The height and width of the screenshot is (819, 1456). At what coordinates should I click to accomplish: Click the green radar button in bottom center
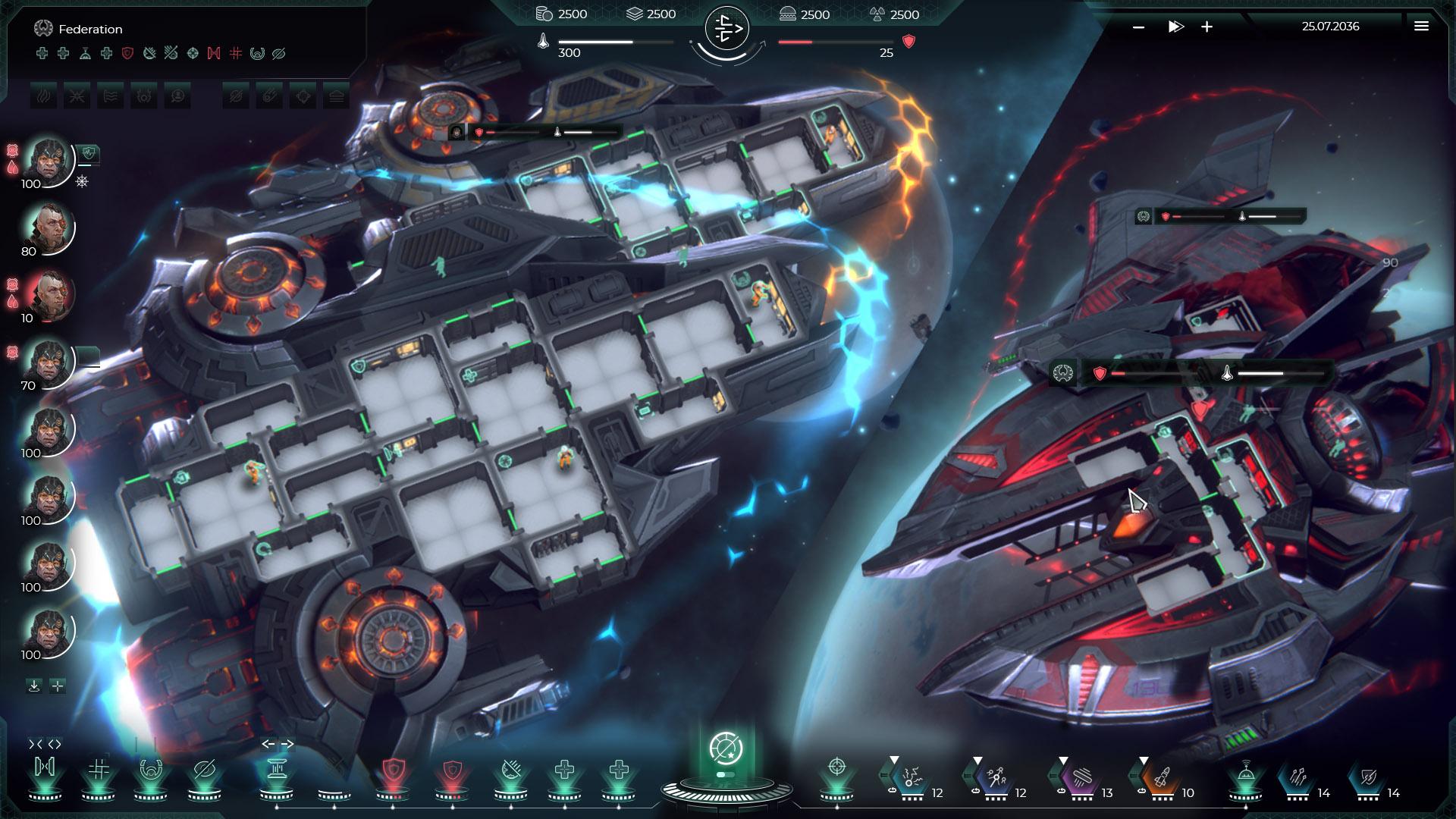coord(726,748)
